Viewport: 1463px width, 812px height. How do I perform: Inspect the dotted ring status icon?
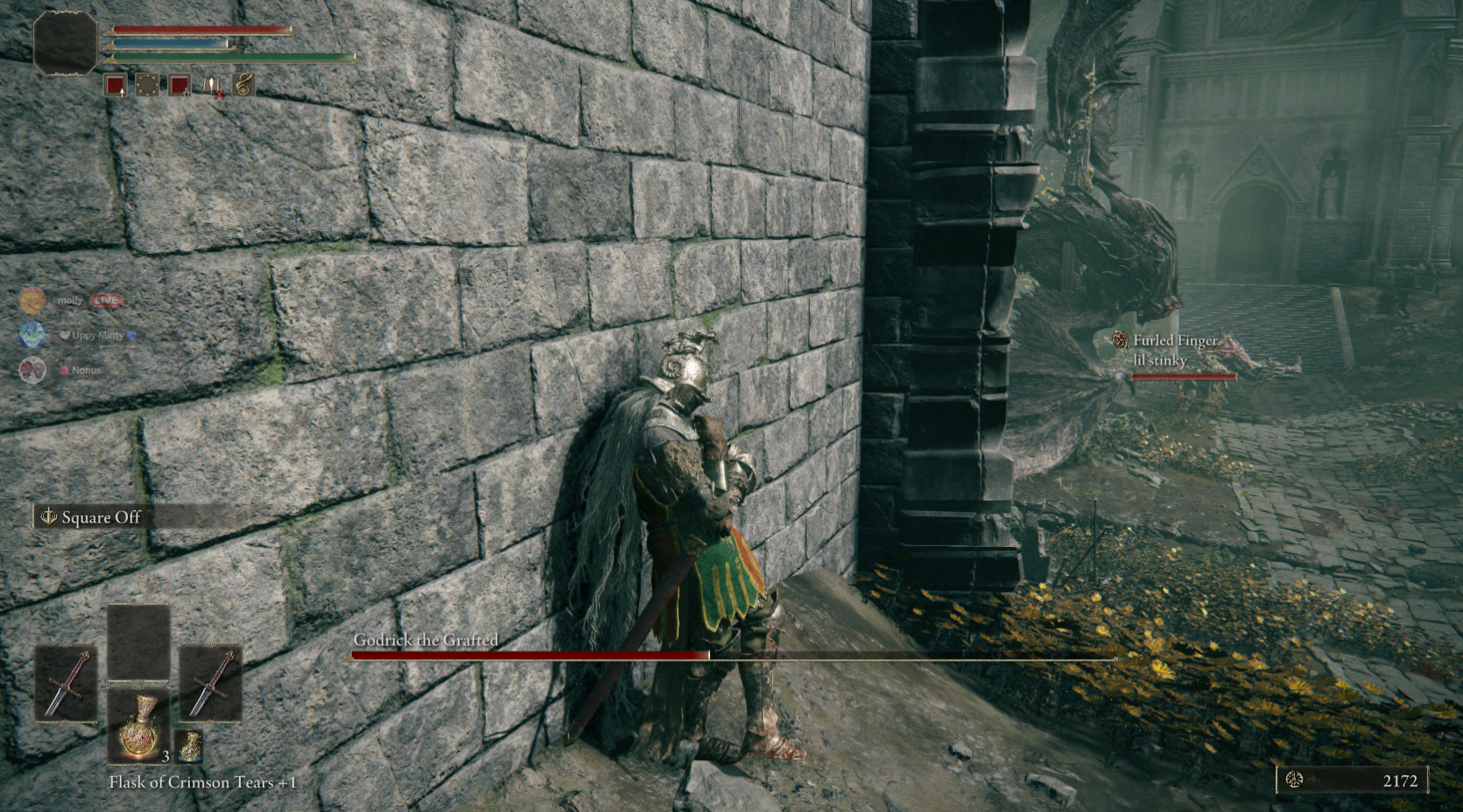click(146, 85)
